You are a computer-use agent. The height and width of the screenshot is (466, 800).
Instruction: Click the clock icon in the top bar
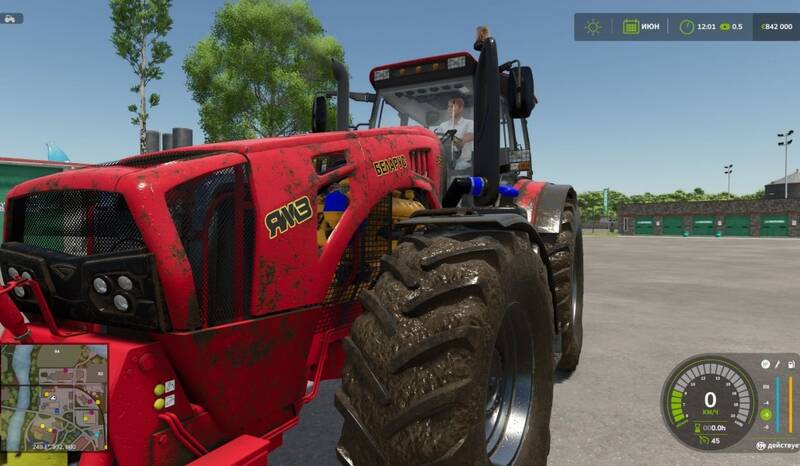click(687, 27)
